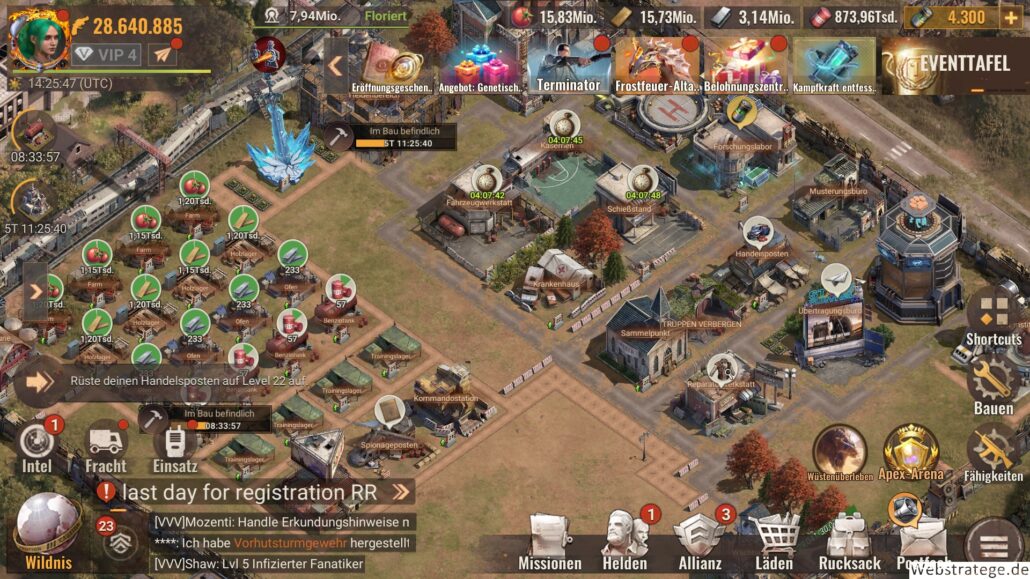The width and height of the screenshot is (1030, 579).
Task: Open the Shortcuts menu
Action: click(x=993, y=317)
